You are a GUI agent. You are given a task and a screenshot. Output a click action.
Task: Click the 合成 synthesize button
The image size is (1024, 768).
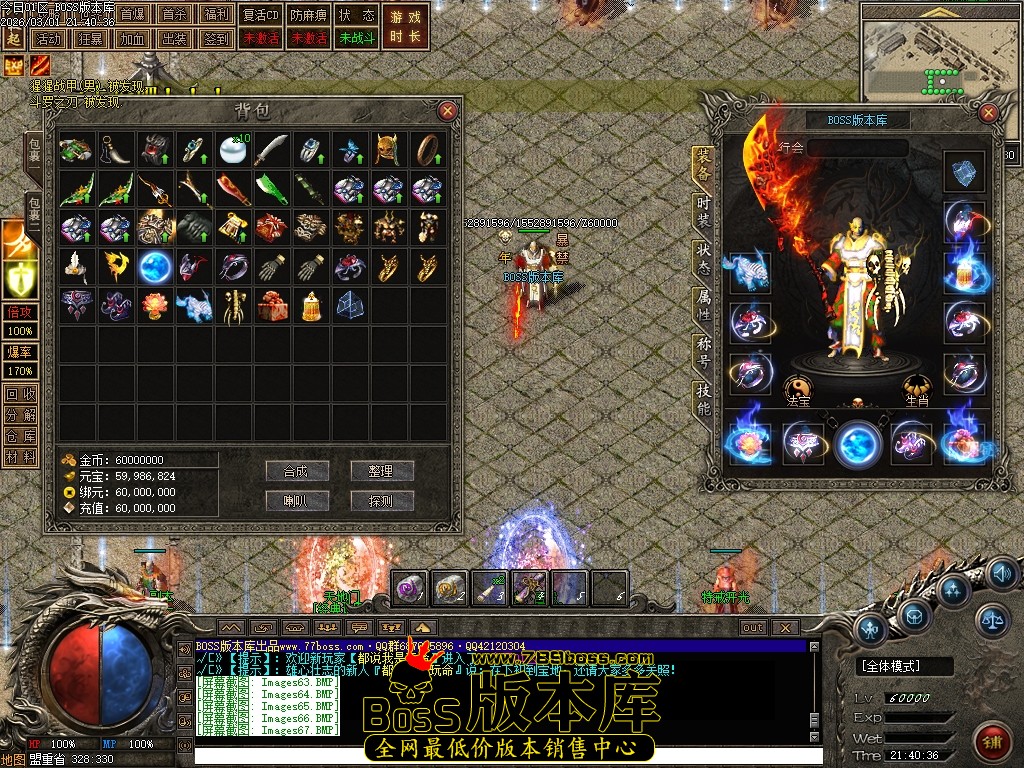pyautogui.click(x=297, y=471)
